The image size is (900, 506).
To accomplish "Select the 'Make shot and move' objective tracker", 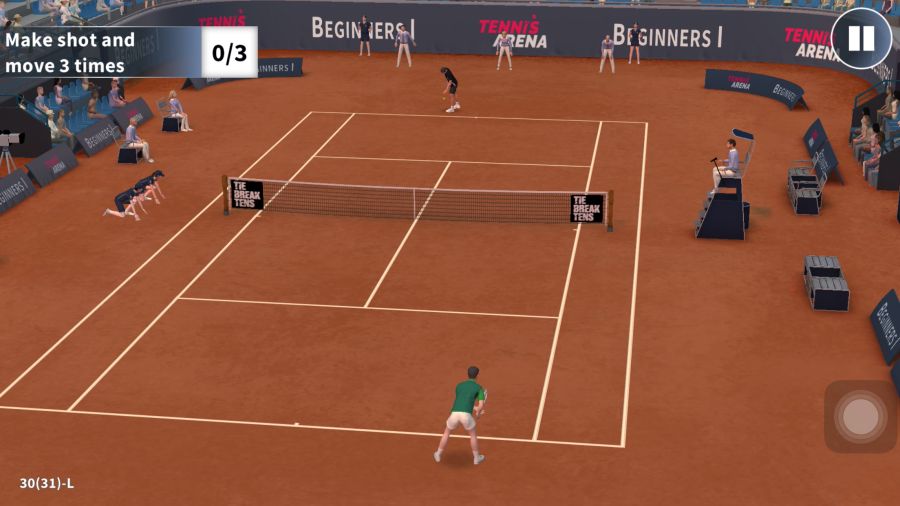I will tap(128, 53).
